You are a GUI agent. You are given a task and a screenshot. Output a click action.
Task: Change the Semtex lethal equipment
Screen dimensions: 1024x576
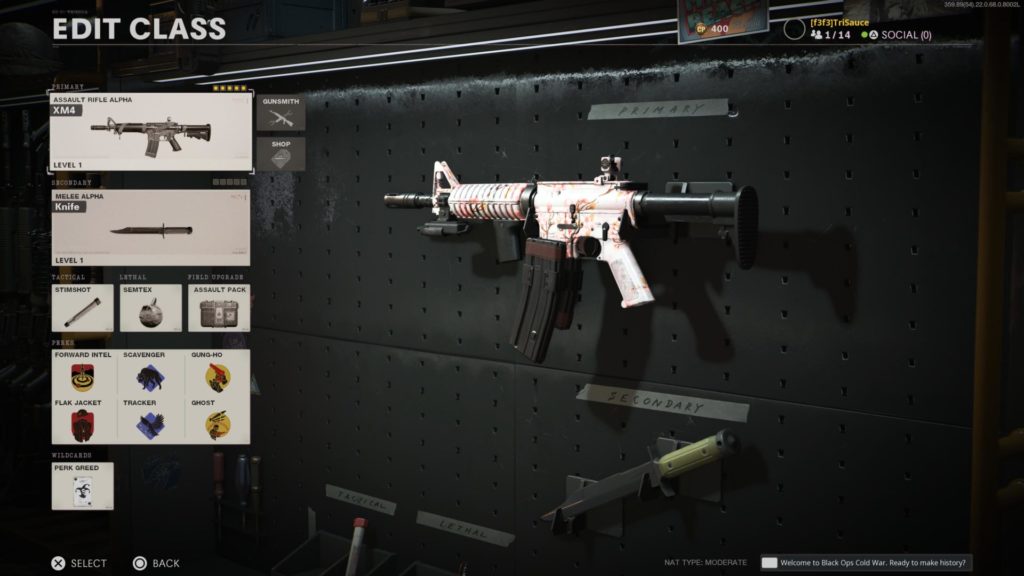click(150, 308)
